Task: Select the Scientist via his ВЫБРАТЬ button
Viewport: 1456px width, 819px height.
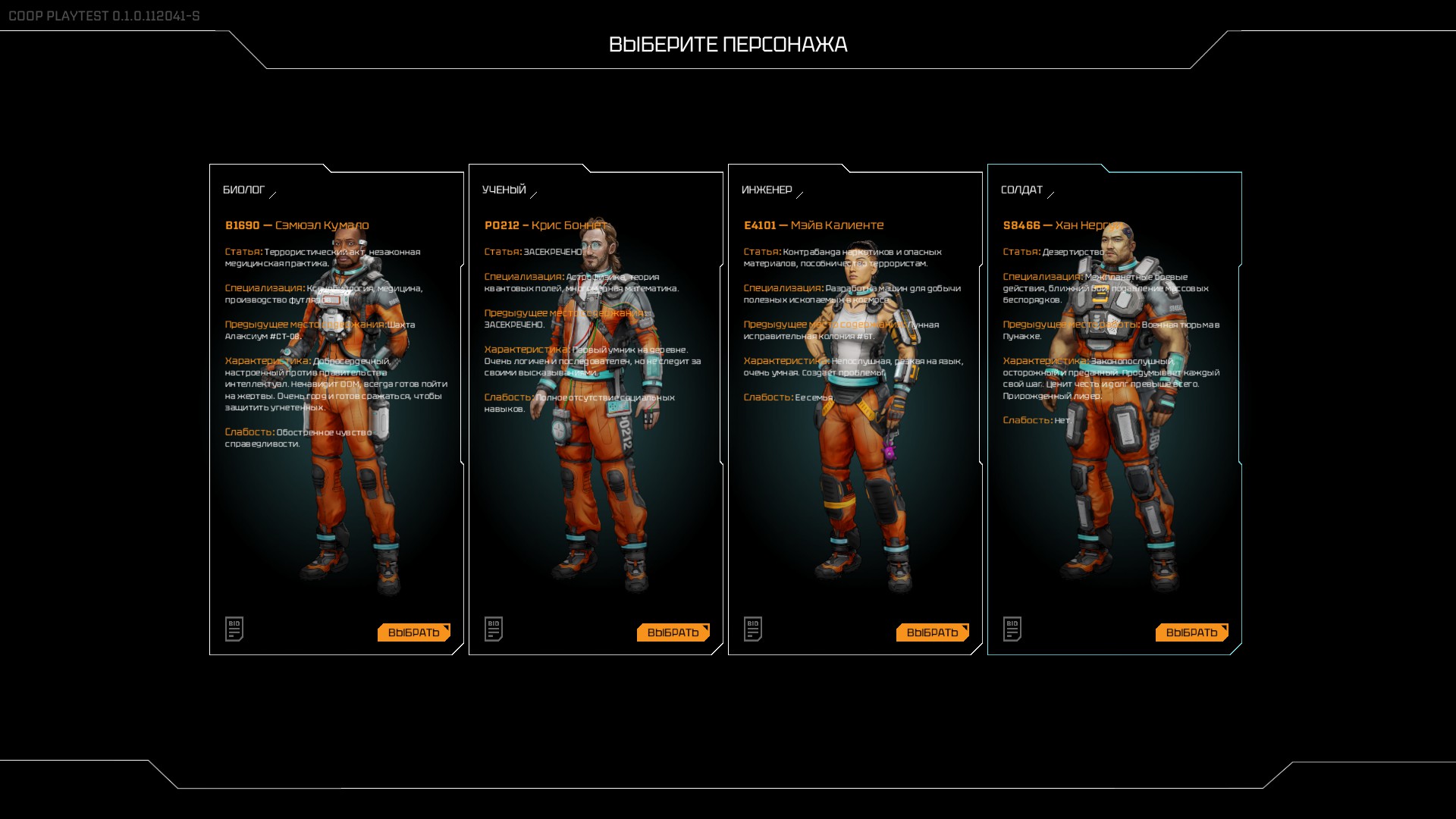Action: pyautogui.click(x=673, y=632)
